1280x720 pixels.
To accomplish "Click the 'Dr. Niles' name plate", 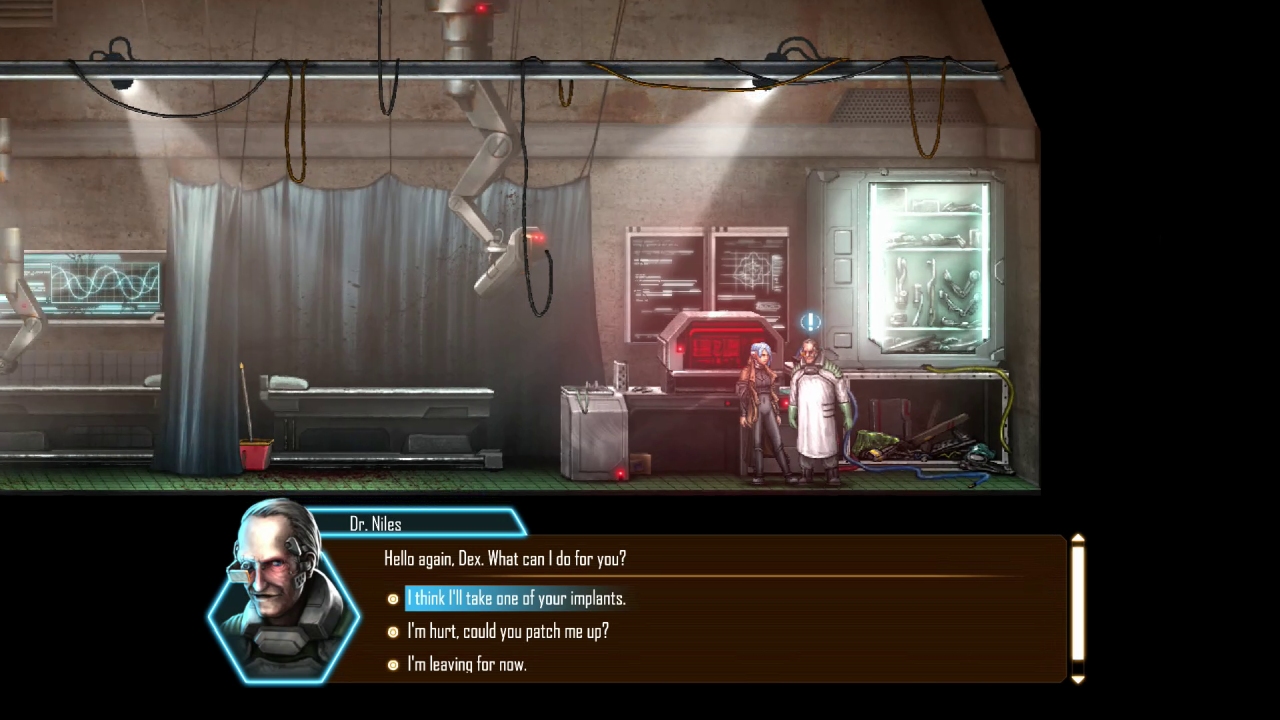I will coord(375,524).
